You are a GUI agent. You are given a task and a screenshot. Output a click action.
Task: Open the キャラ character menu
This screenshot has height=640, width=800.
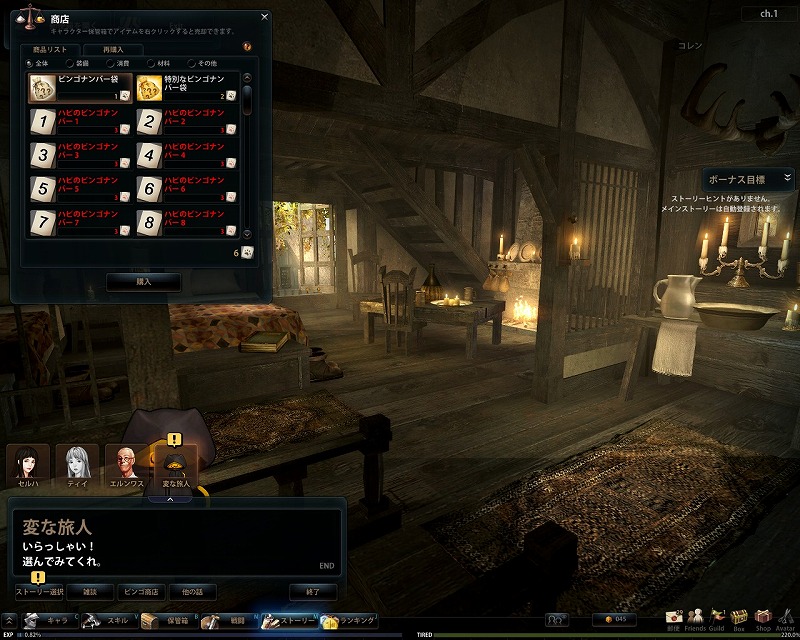pyautogui.click(x=45, y=621)
